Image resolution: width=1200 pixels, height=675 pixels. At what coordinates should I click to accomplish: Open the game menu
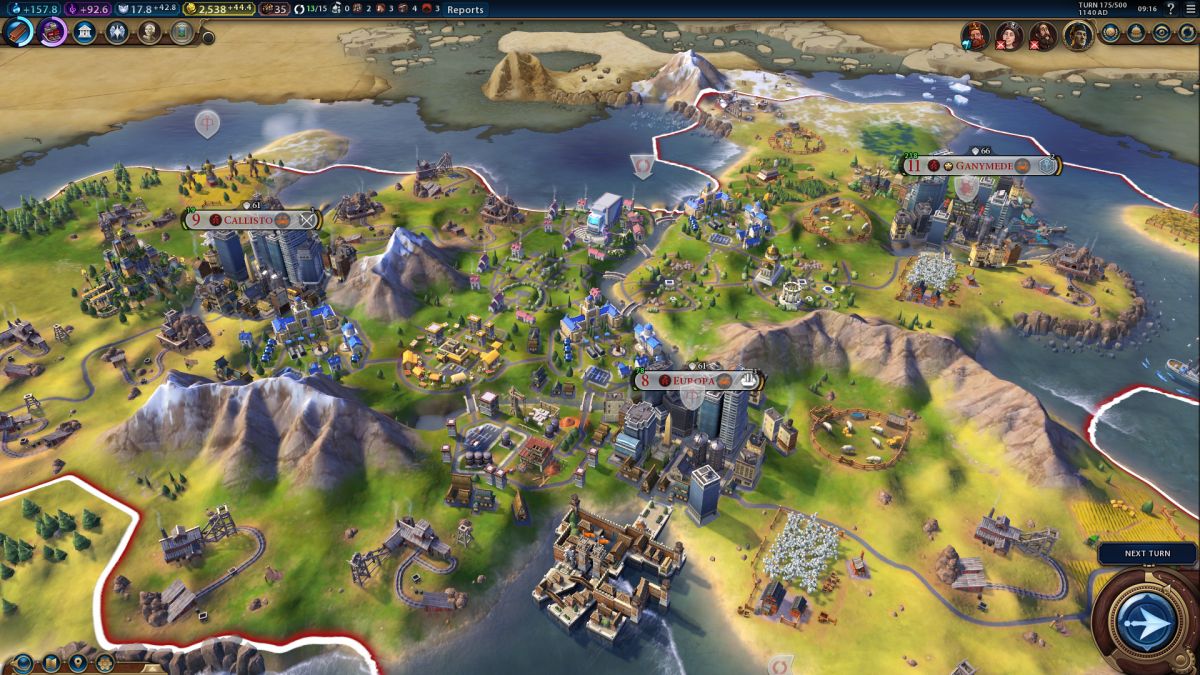(1189, 9)
